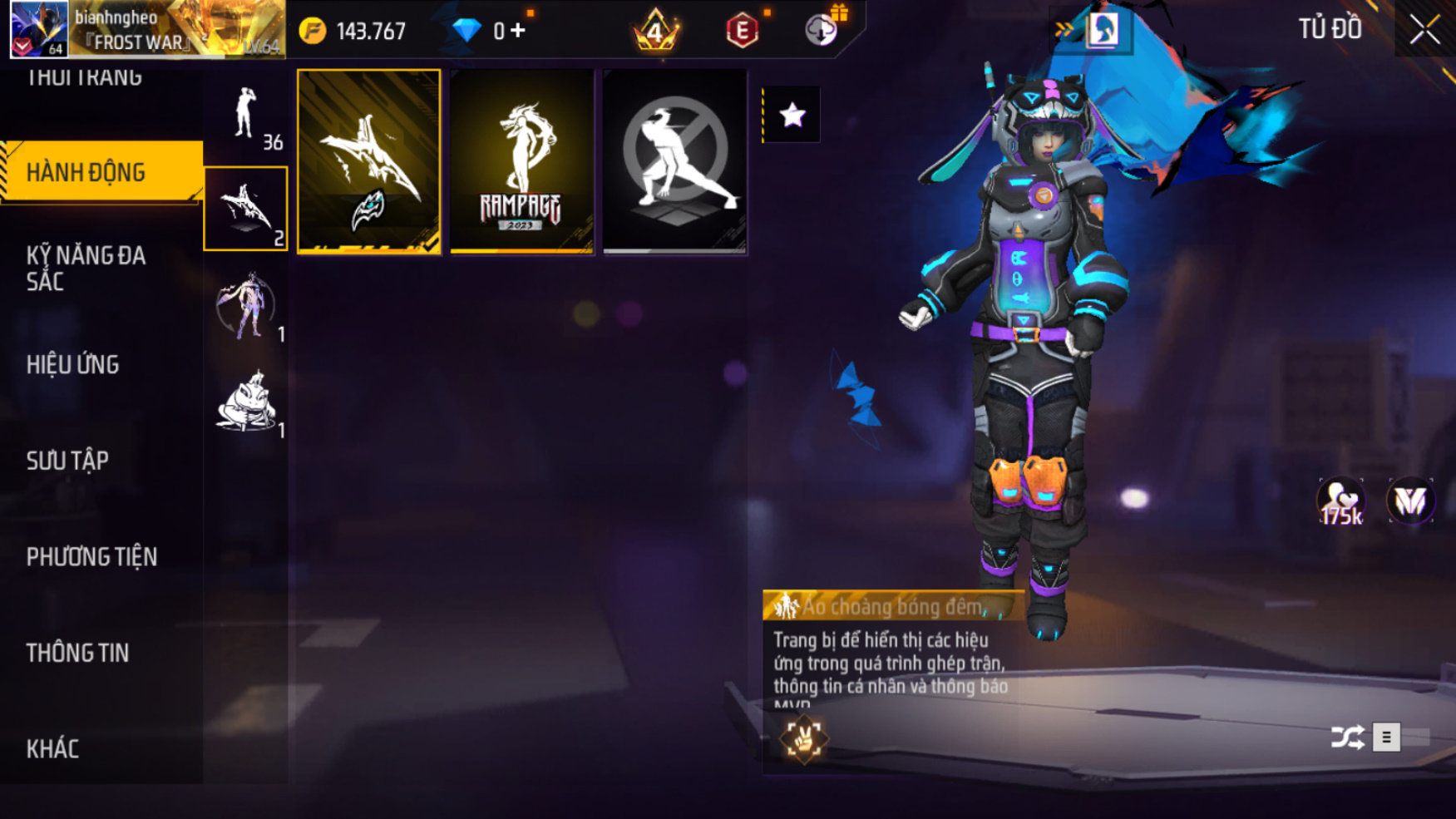Toggle the star favorites filter

792,115
